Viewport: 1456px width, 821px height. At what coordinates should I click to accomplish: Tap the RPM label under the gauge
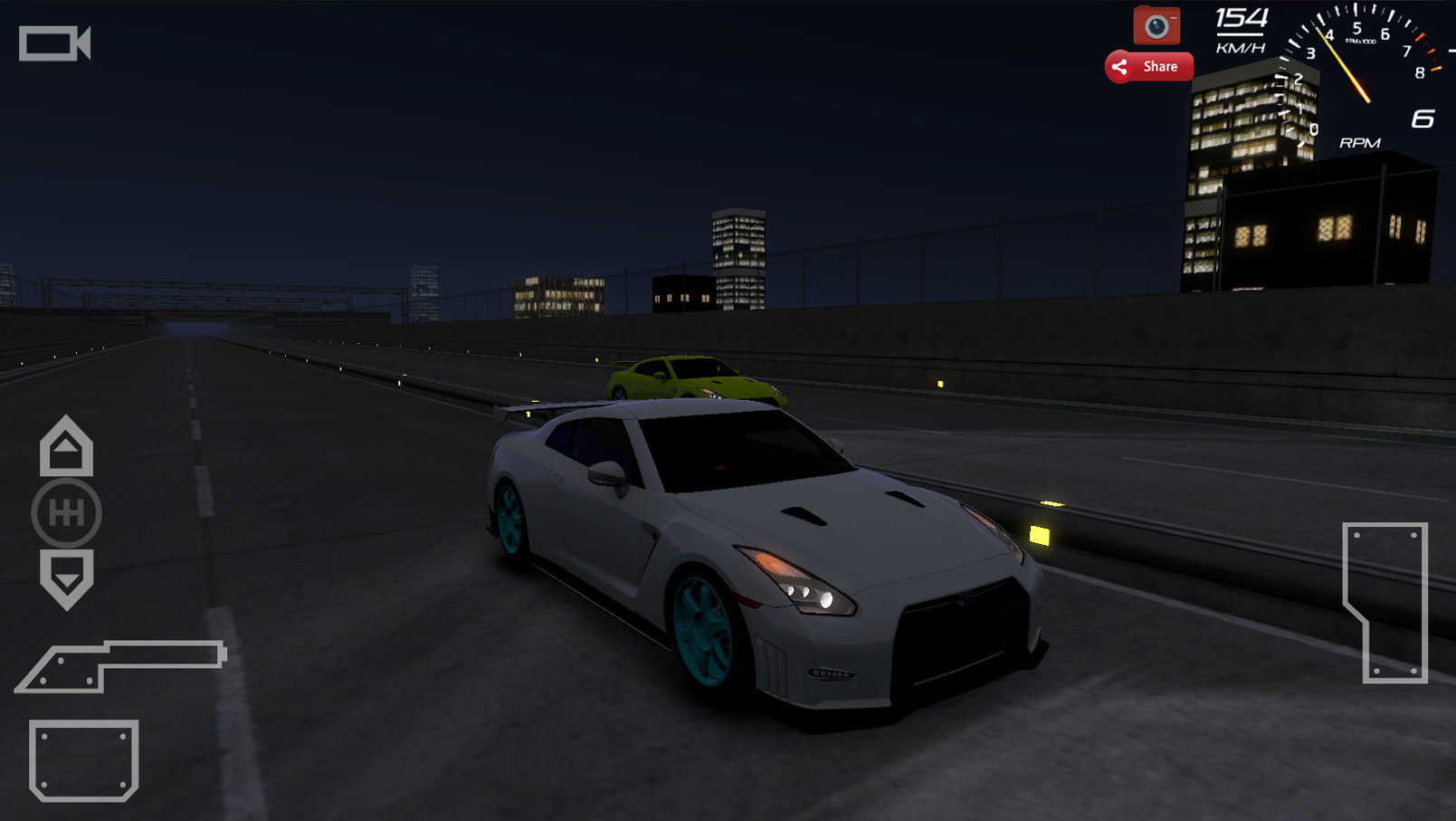point(1357,141)
